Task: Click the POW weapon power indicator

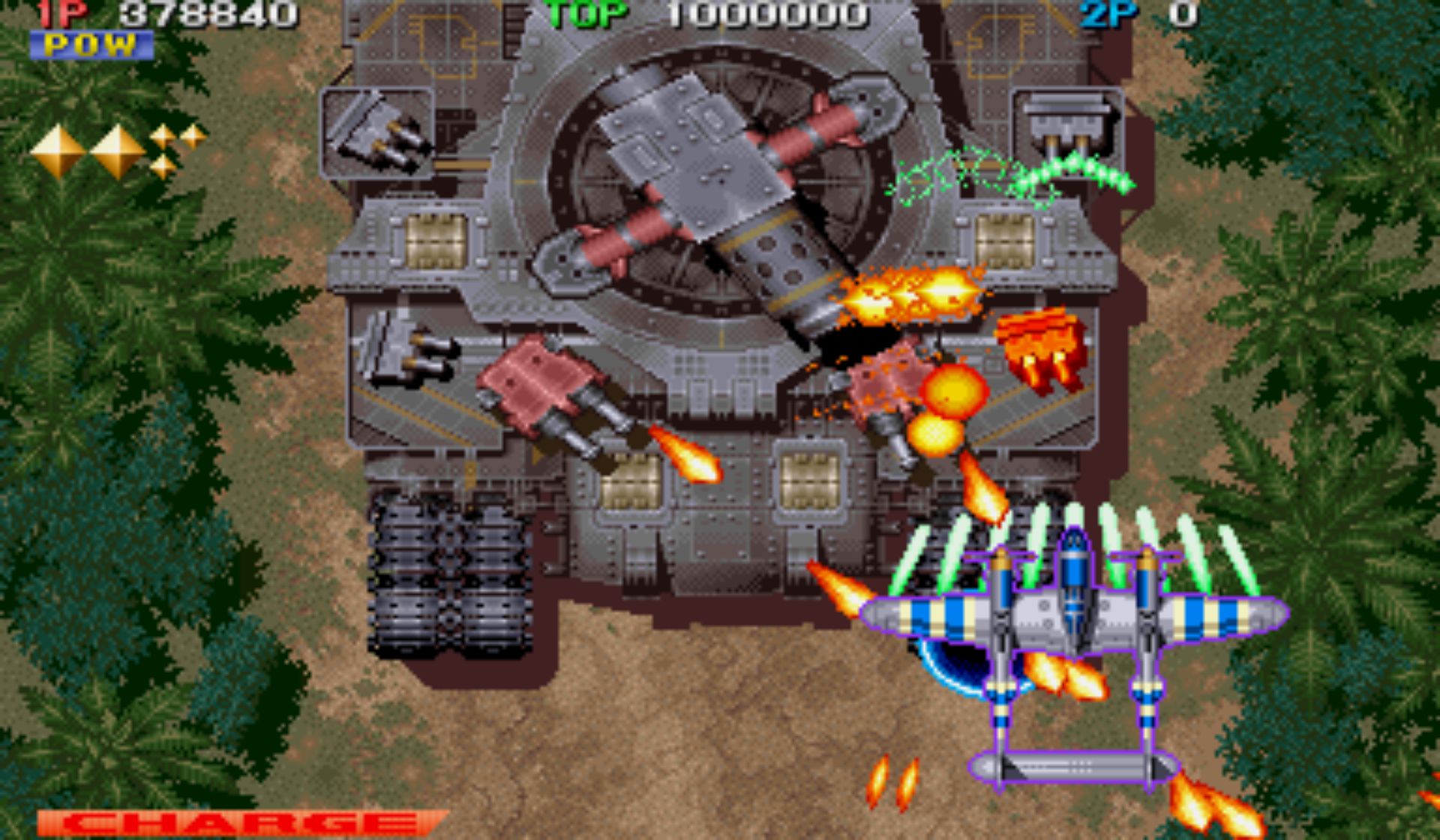Action: [x=91, y=46]
